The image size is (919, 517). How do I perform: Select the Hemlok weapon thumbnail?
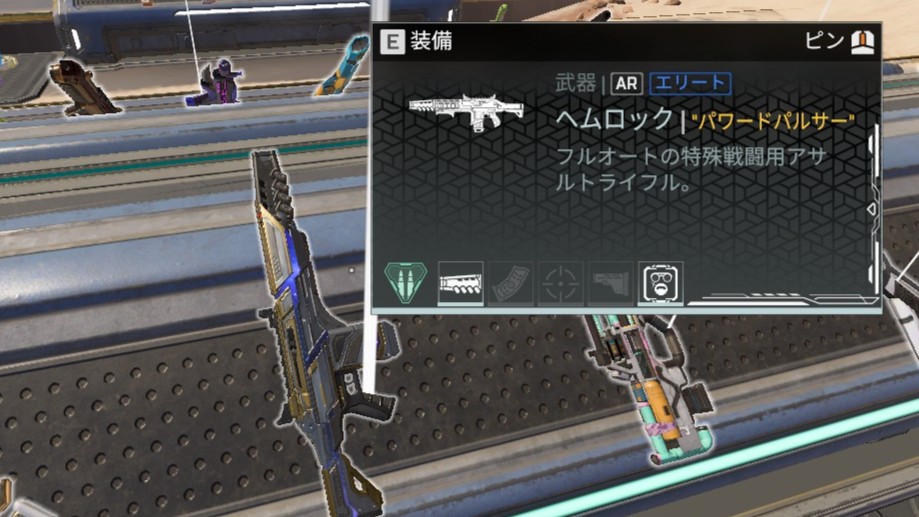(468, 113)
